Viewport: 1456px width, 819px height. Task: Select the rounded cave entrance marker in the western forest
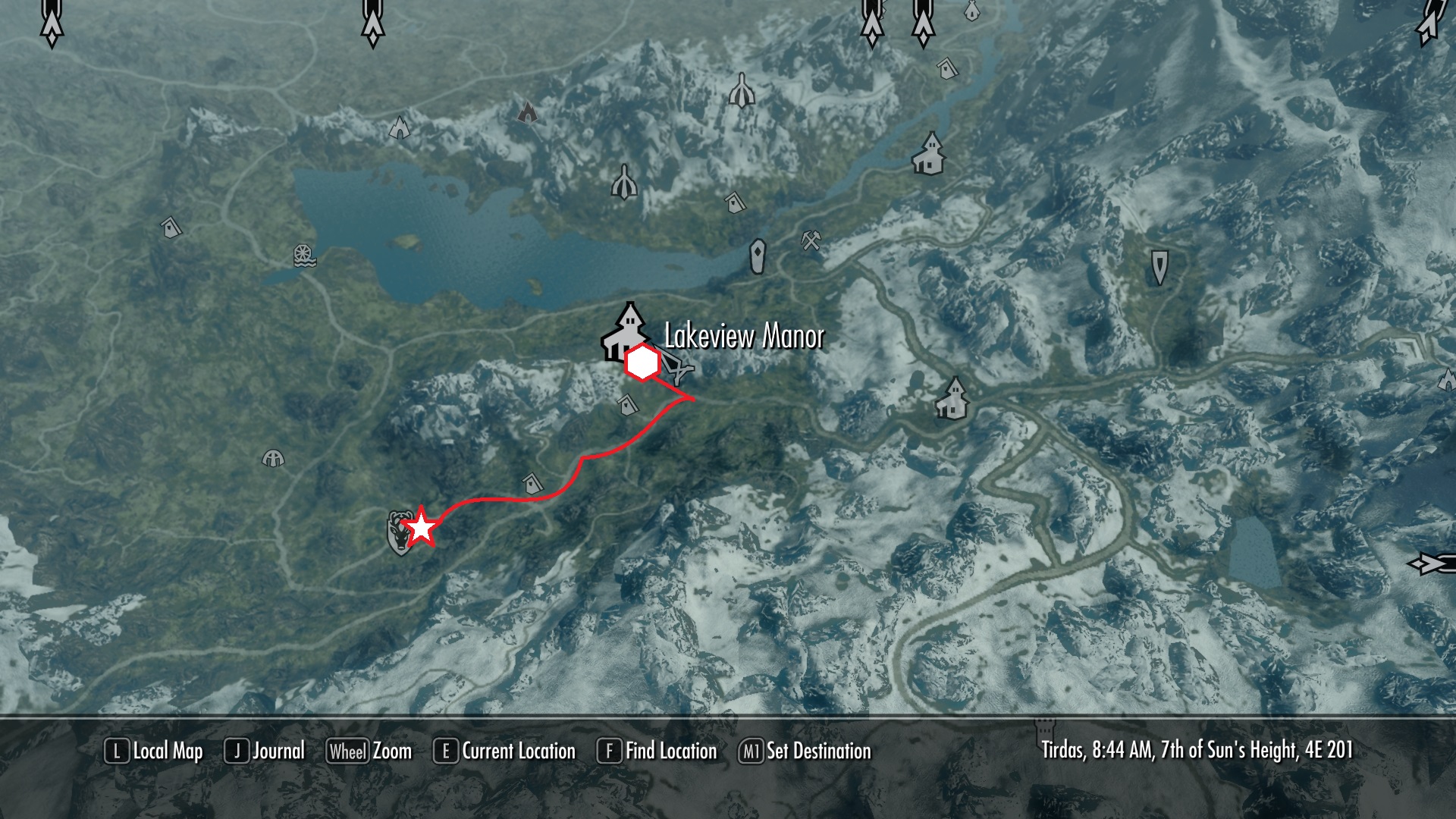coord(273,458)
